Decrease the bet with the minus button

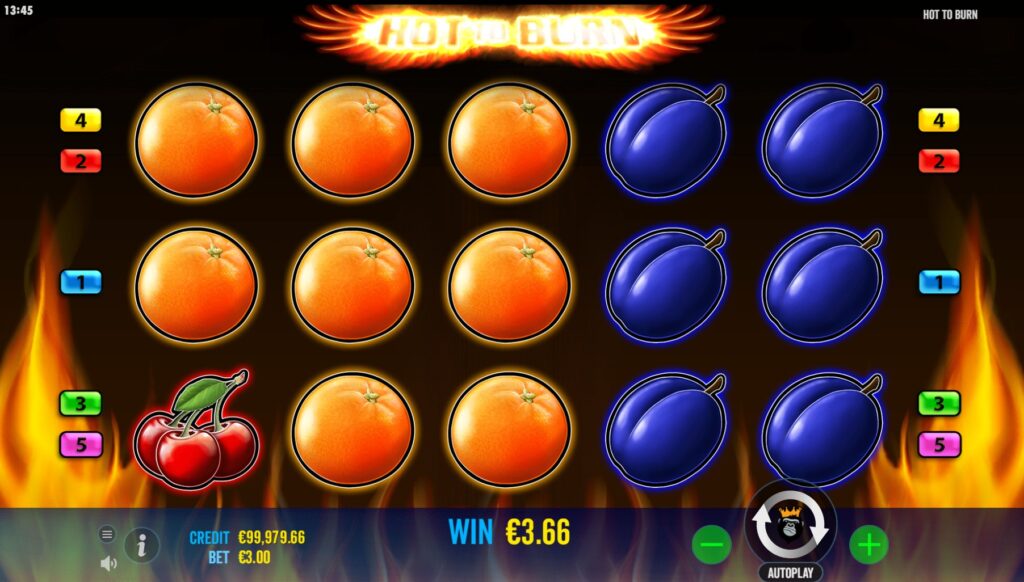(x=711, y=545)
